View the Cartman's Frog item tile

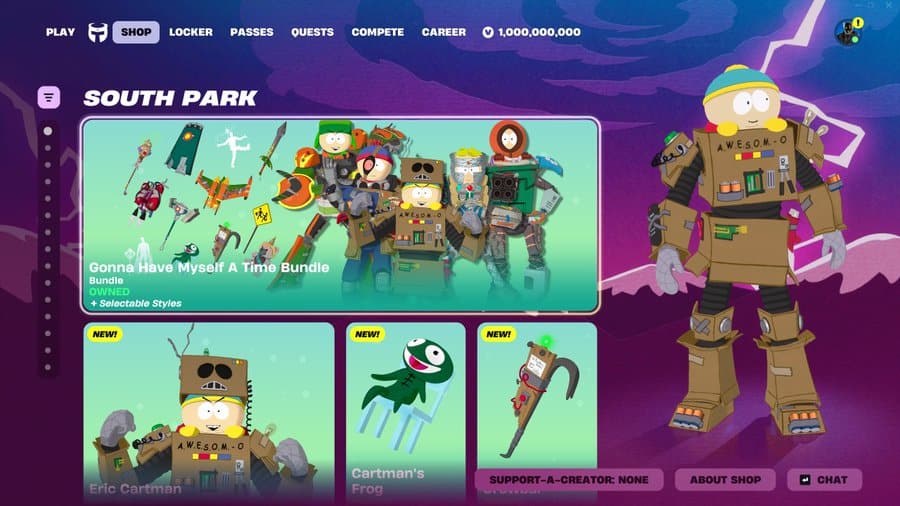(x=405, y=400)
